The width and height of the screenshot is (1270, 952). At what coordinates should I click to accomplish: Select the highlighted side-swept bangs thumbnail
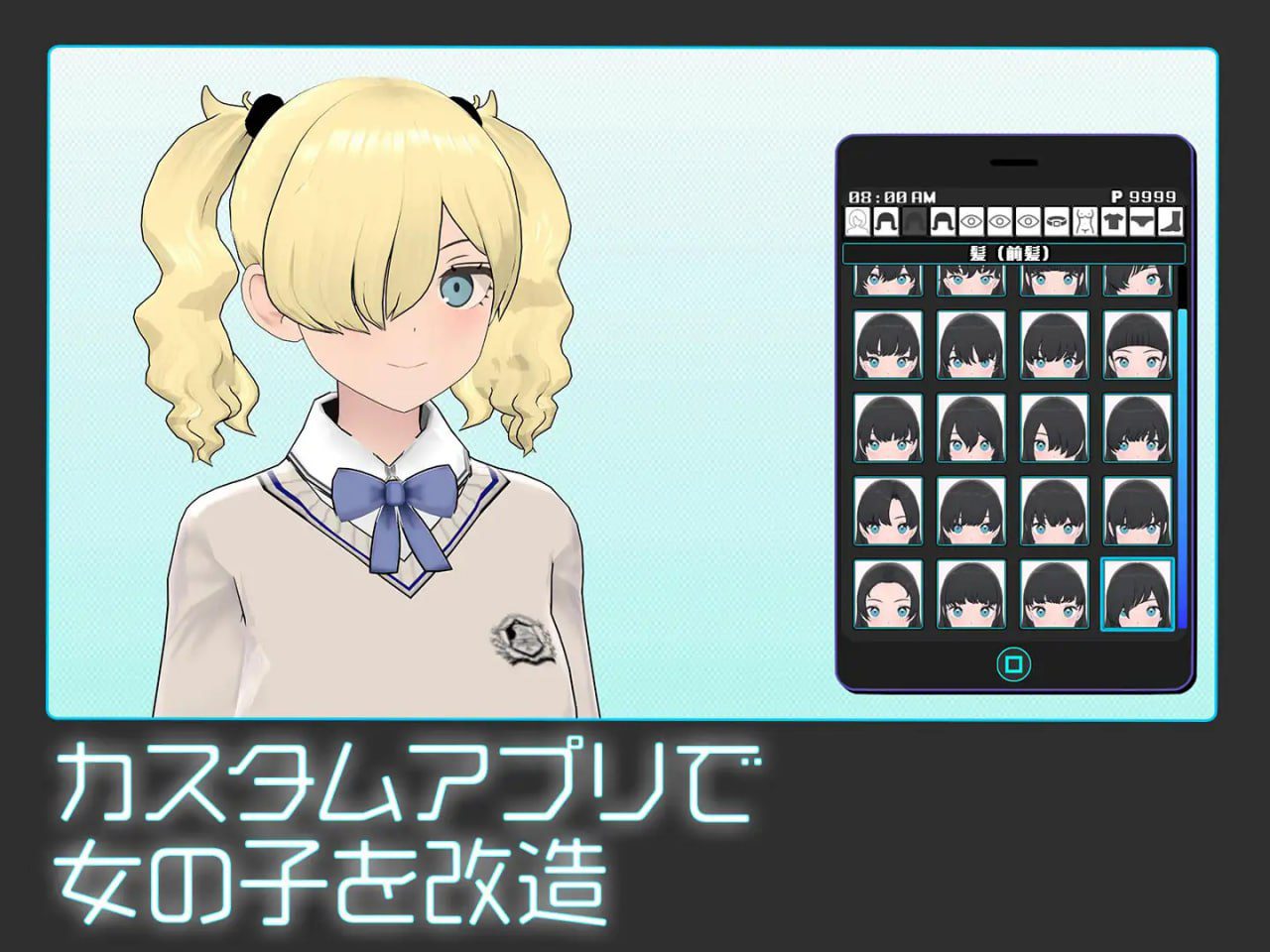click(1137, 595)
